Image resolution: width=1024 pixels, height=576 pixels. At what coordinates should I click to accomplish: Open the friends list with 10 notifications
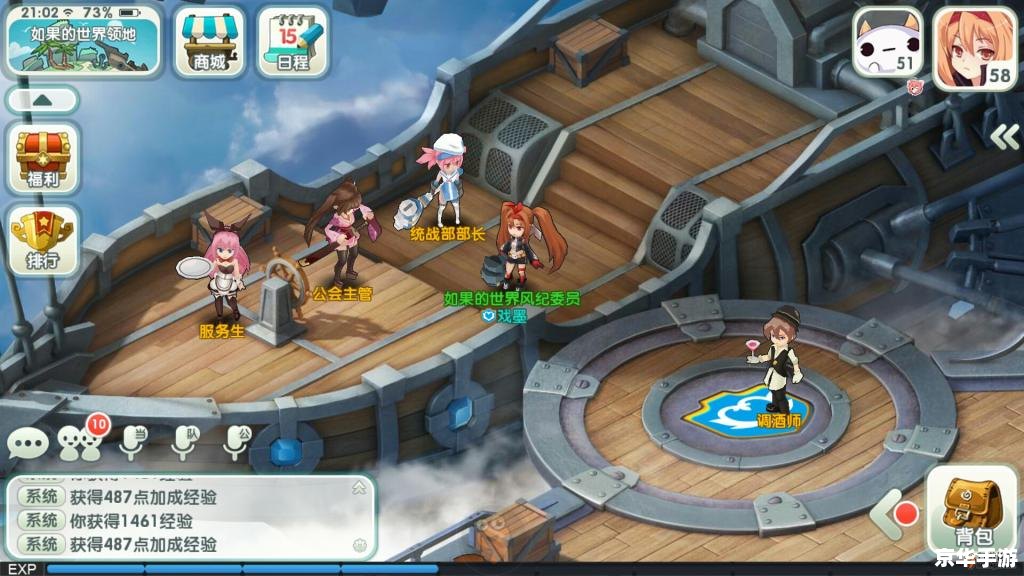click(x=80, y=442)
